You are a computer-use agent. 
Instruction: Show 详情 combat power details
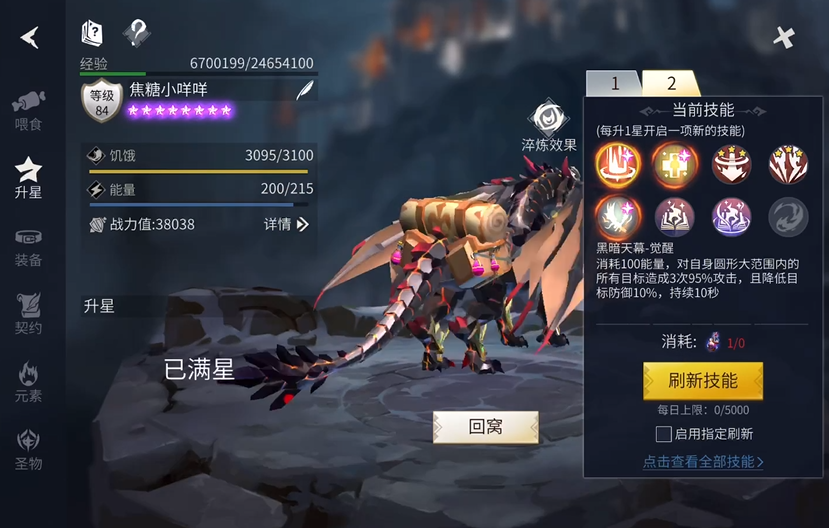[287, 224]
